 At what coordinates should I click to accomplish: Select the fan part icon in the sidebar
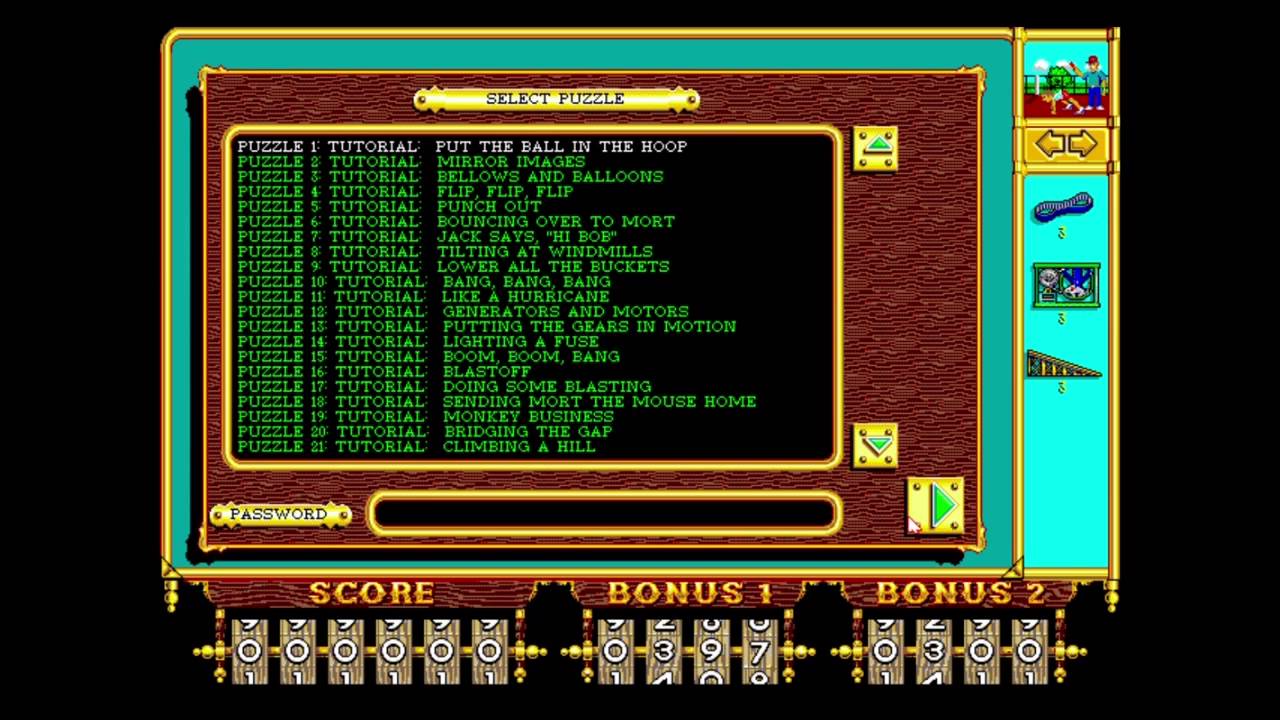1065,285
